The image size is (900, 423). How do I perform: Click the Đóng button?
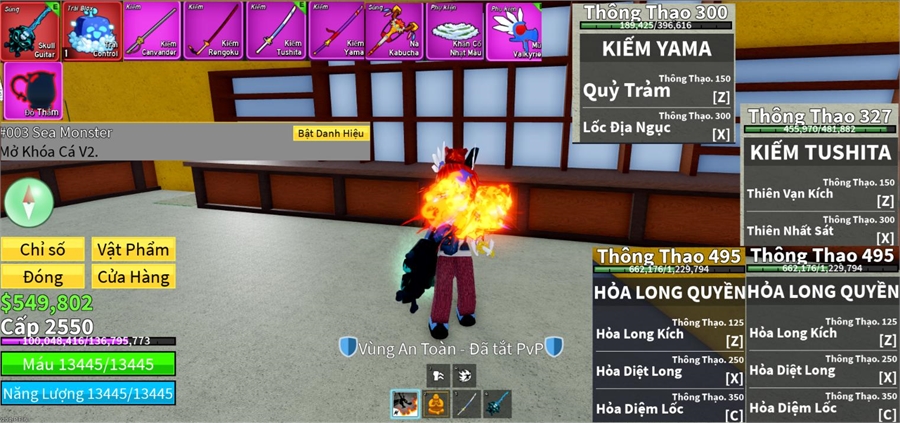click(x=43, y=276)
